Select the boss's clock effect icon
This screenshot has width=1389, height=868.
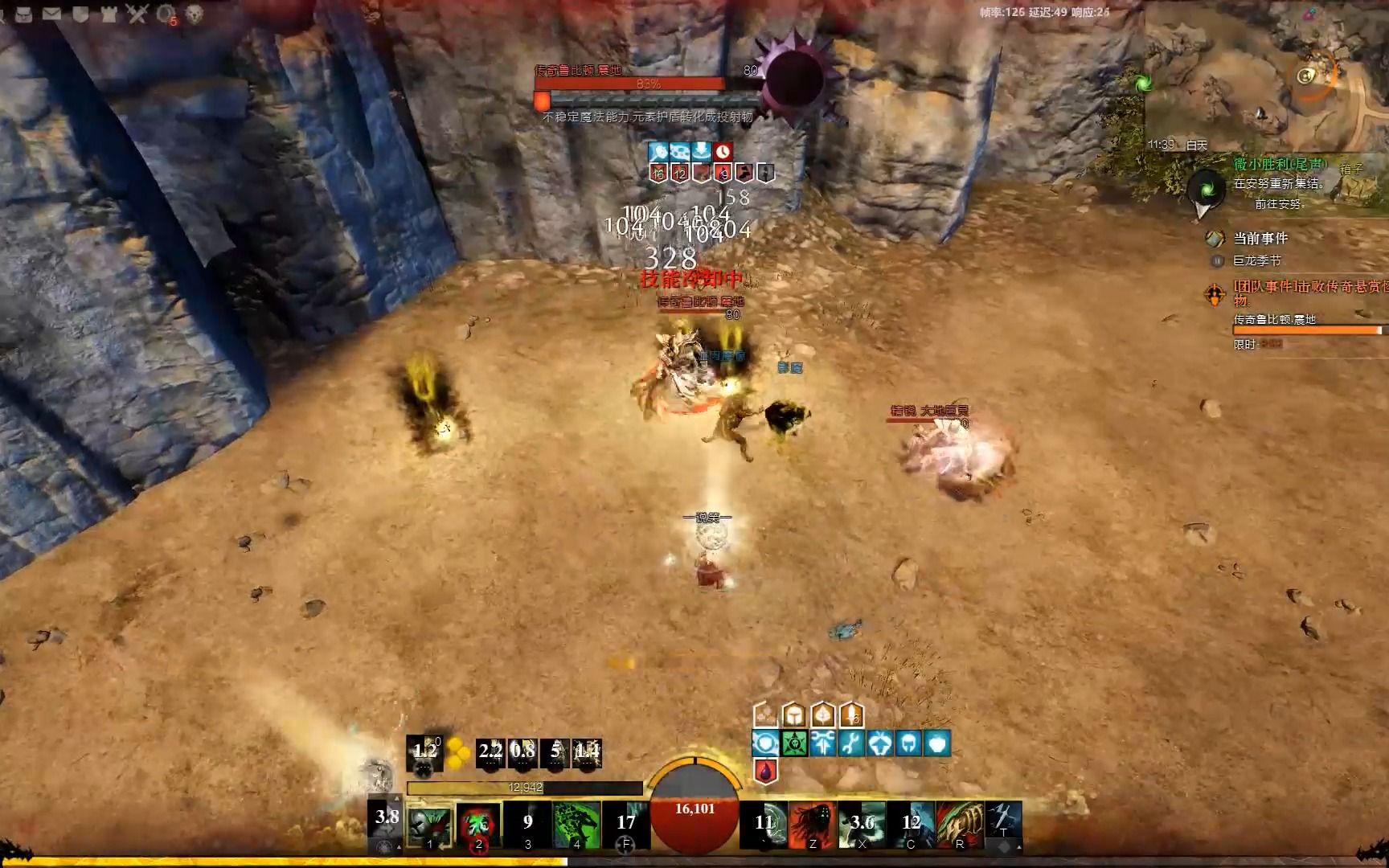coord(723,151)
